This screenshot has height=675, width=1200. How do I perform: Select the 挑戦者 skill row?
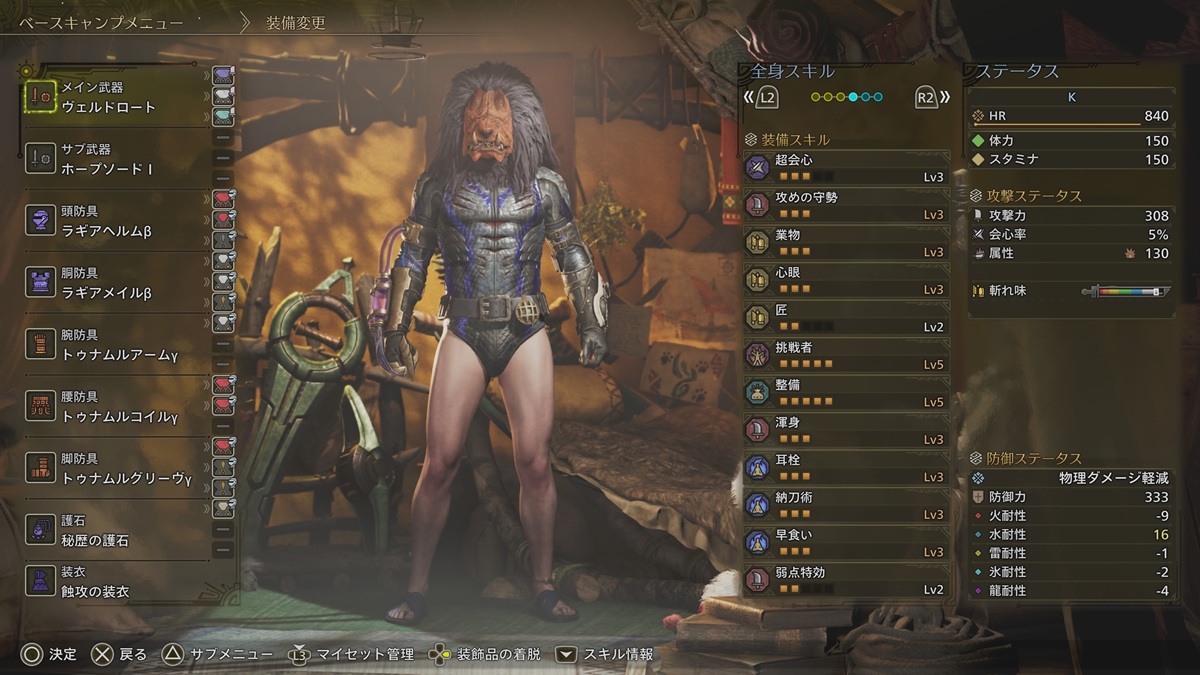pyautogui.click(x=846, y=356)
